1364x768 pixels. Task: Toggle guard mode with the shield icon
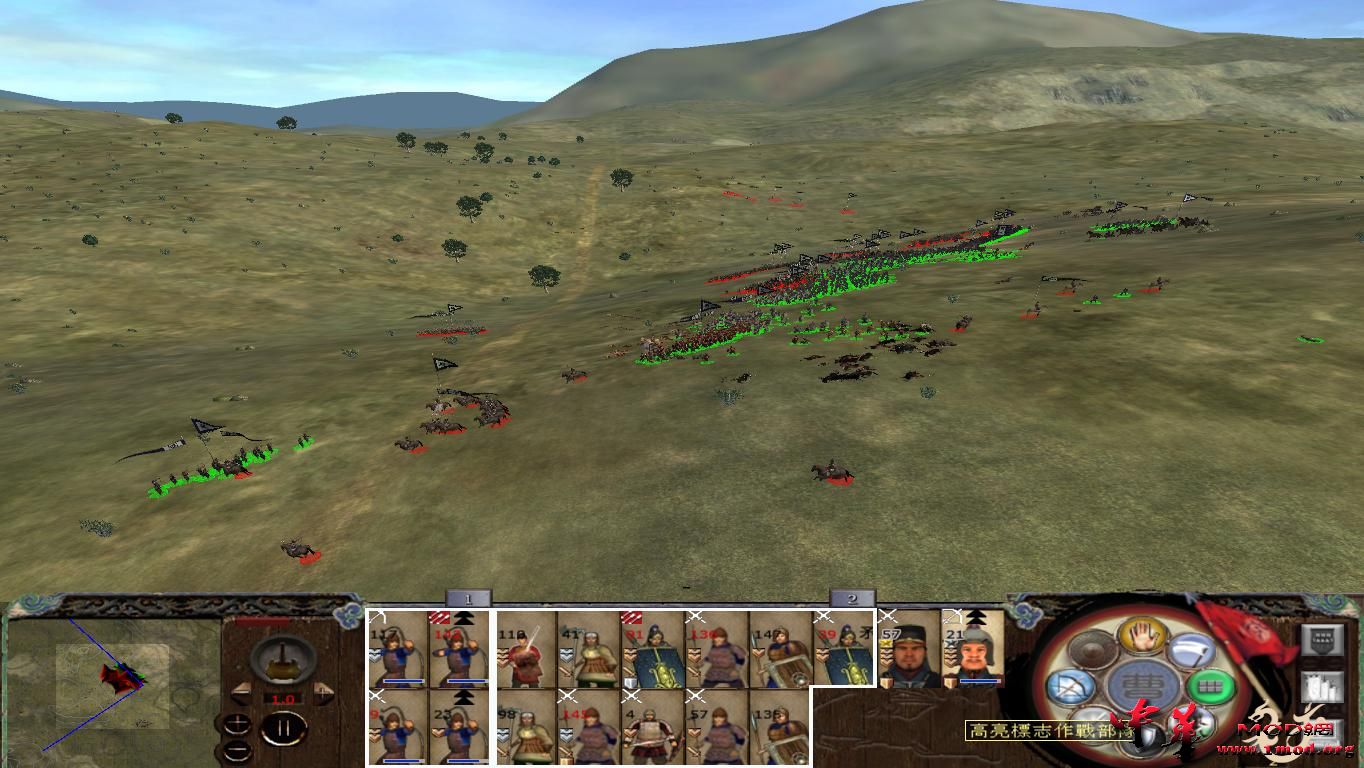pyautogui.click(x=1146, y=733)
